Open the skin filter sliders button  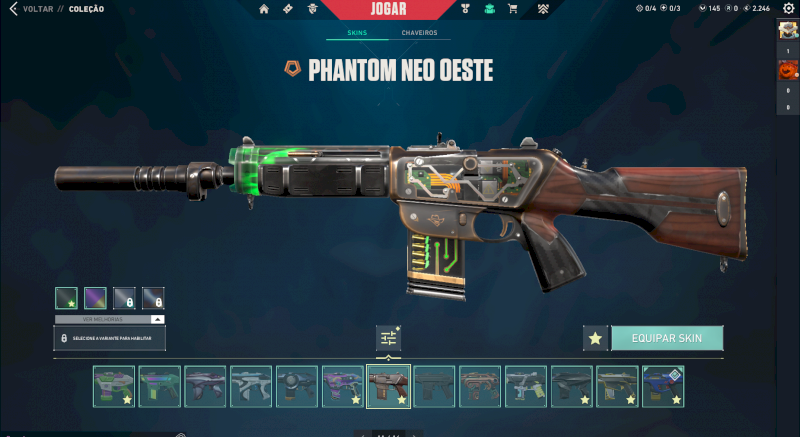tap(388, 339)
